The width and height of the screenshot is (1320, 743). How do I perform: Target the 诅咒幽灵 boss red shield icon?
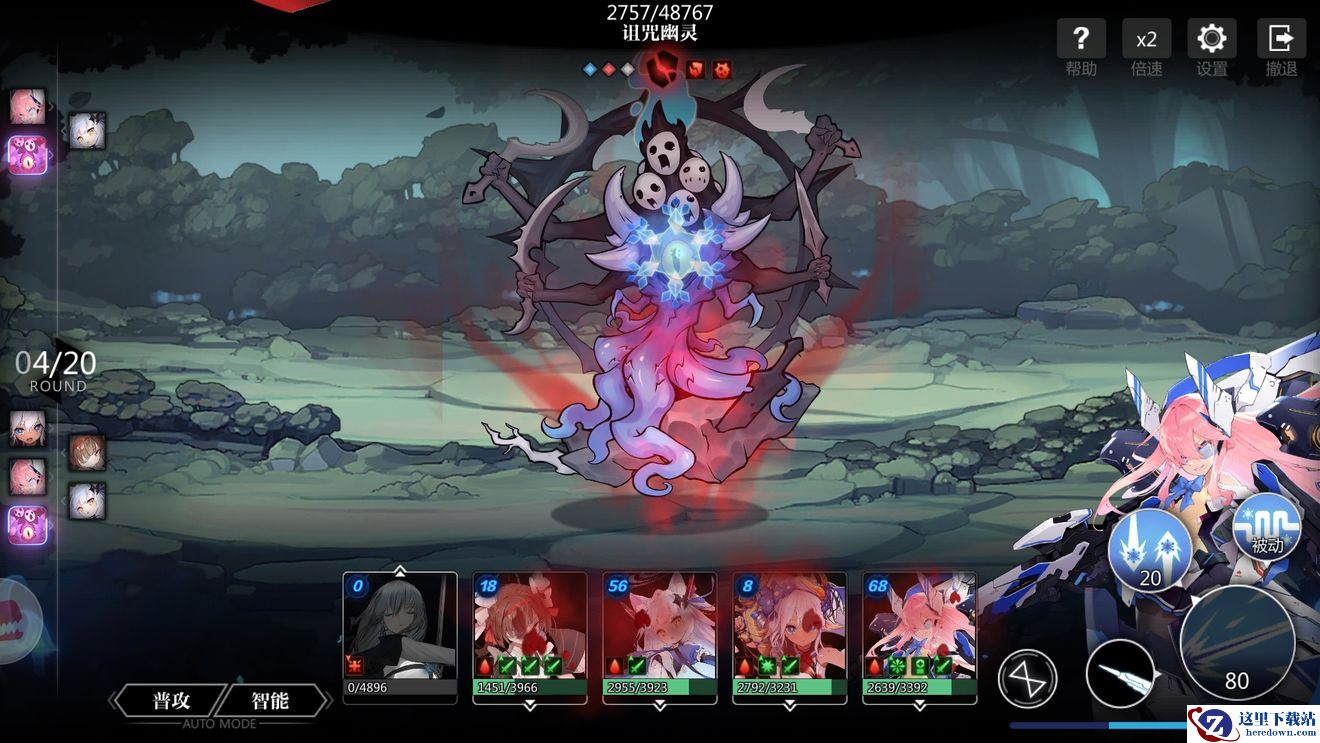click(660, 69)
